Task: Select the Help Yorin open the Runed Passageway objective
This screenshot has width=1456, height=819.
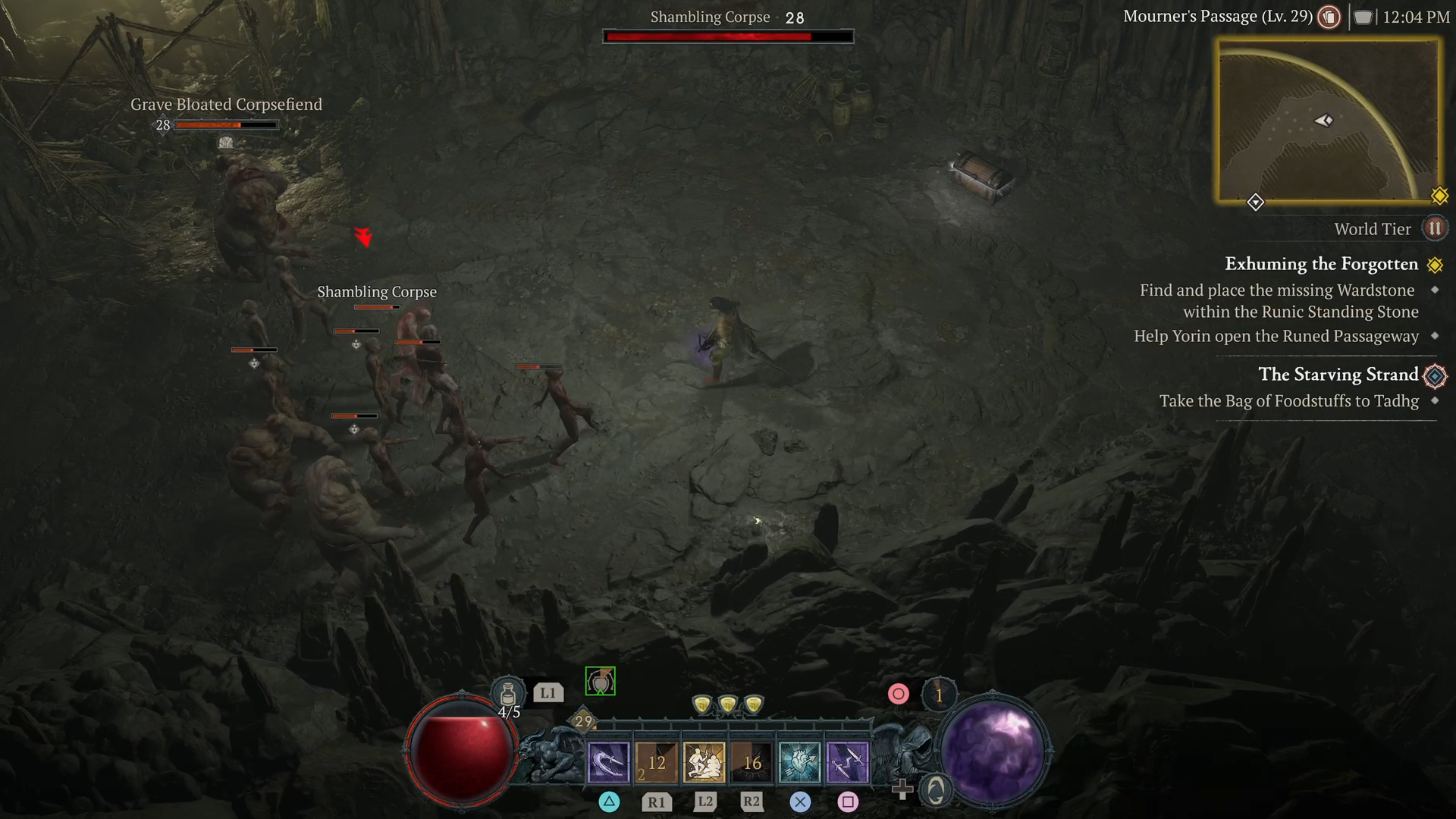Action: point(1276,336)
